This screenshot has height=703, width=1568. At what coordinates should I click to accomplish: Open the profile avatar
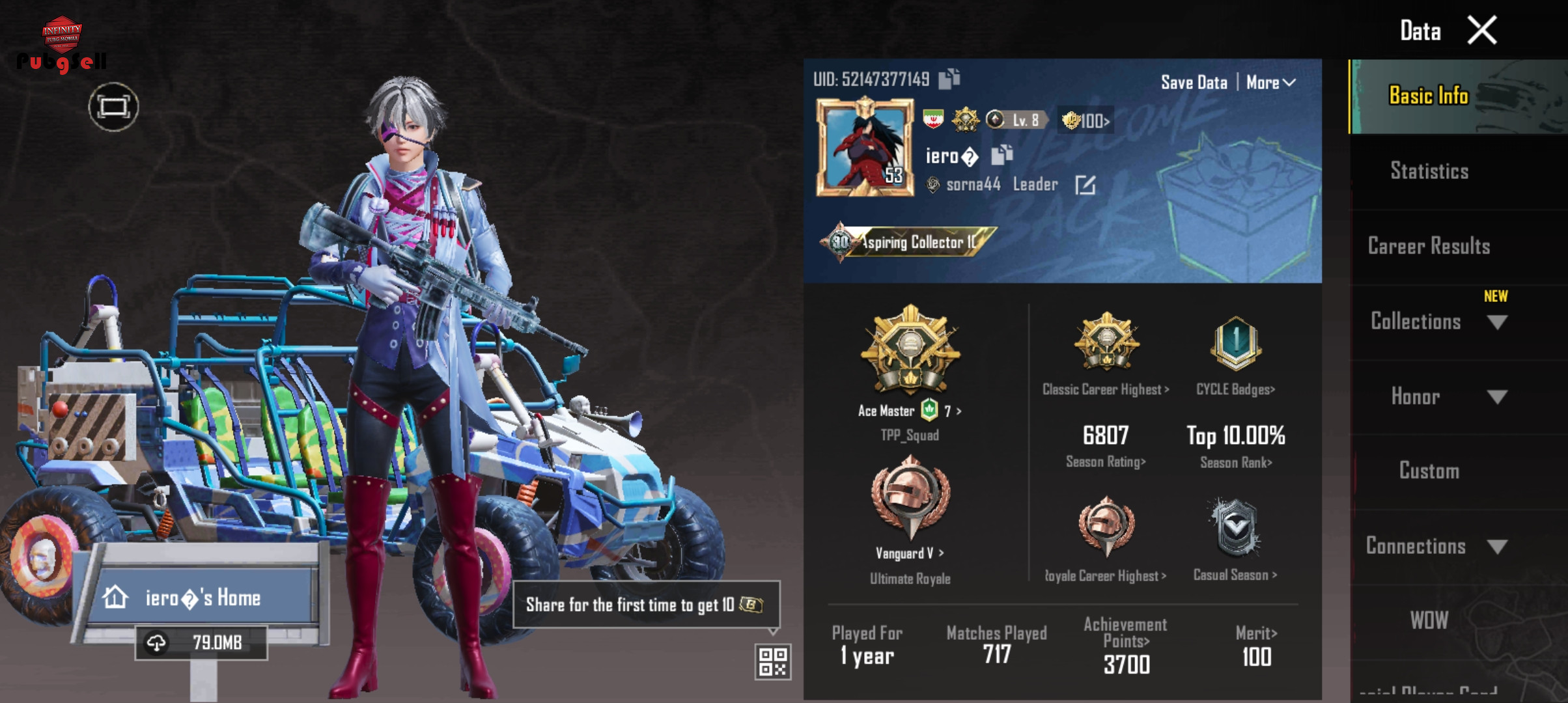(x=865, y=148)
